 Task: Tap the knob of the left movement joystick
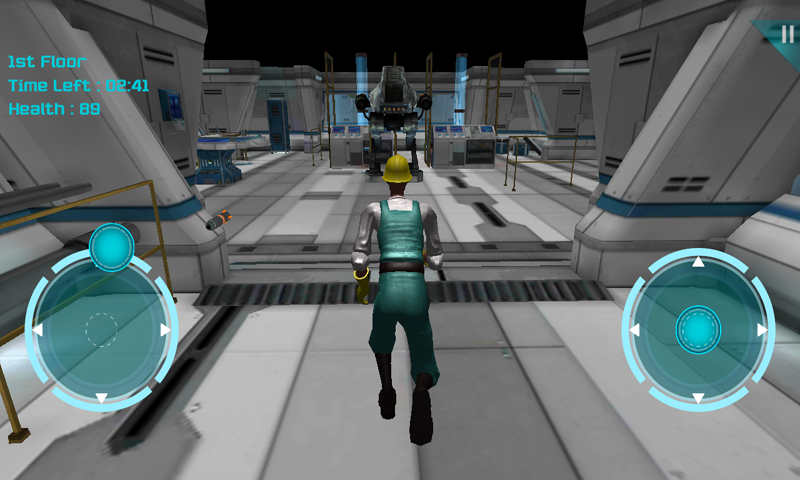coord(112,247)
